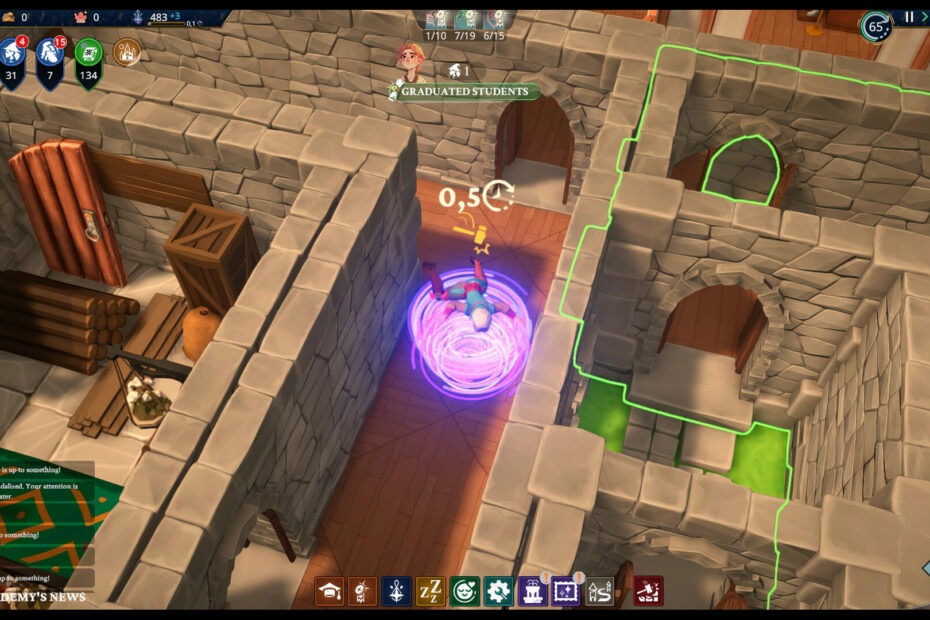Select the bearded wizard badge showing 7
Screen dimensions: 930x620
(x=51, y=57)
